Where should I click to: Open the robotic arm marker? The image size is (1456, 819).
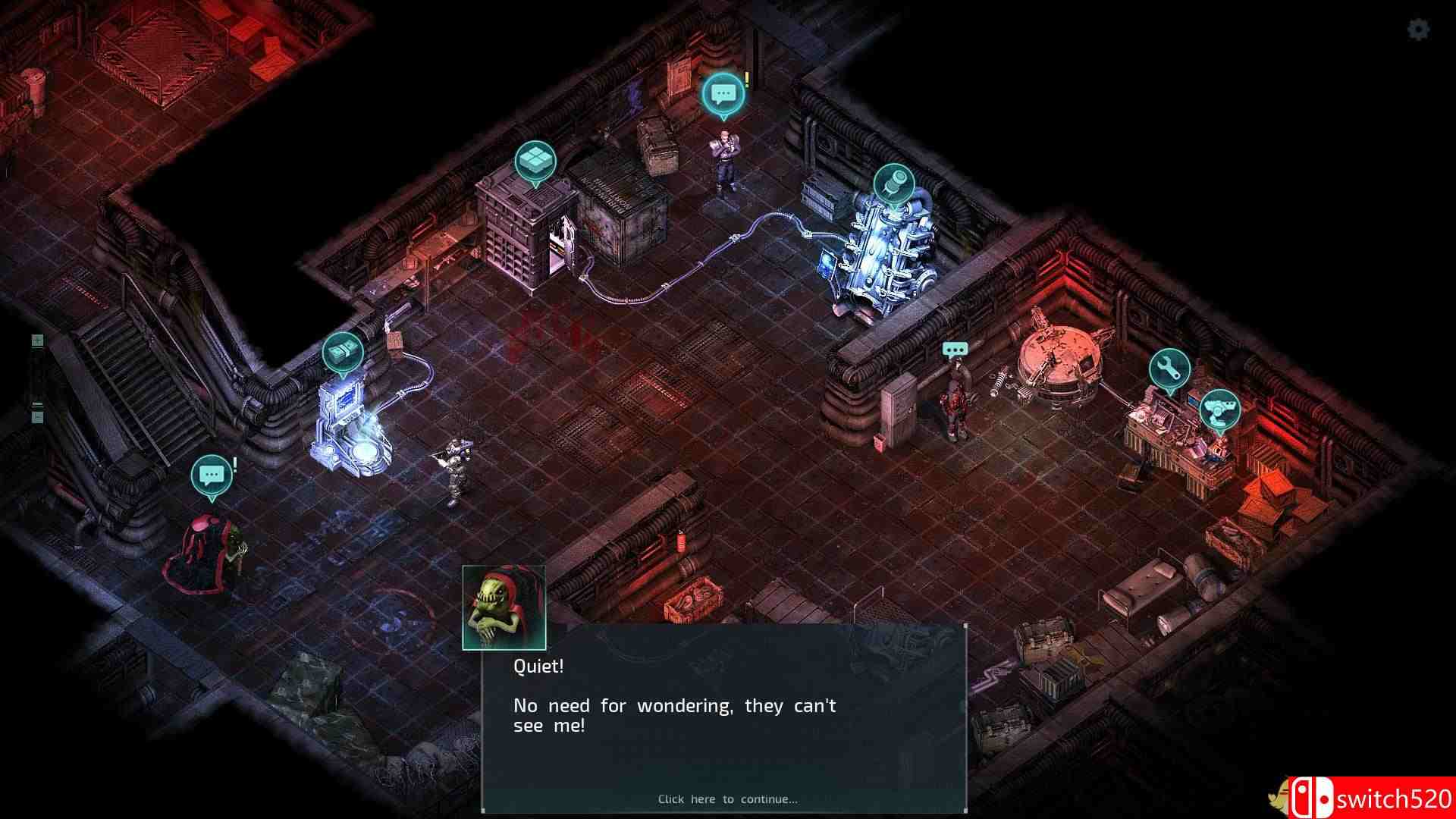tap(1219, 409)
